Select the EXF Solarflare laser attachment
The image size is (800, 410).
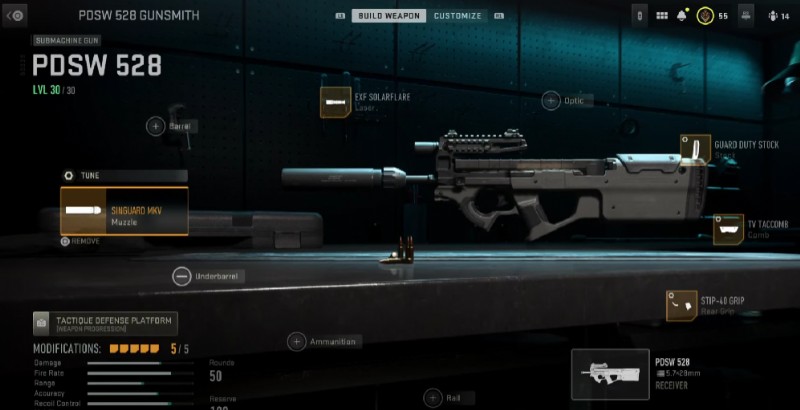[x=334, y=102]
